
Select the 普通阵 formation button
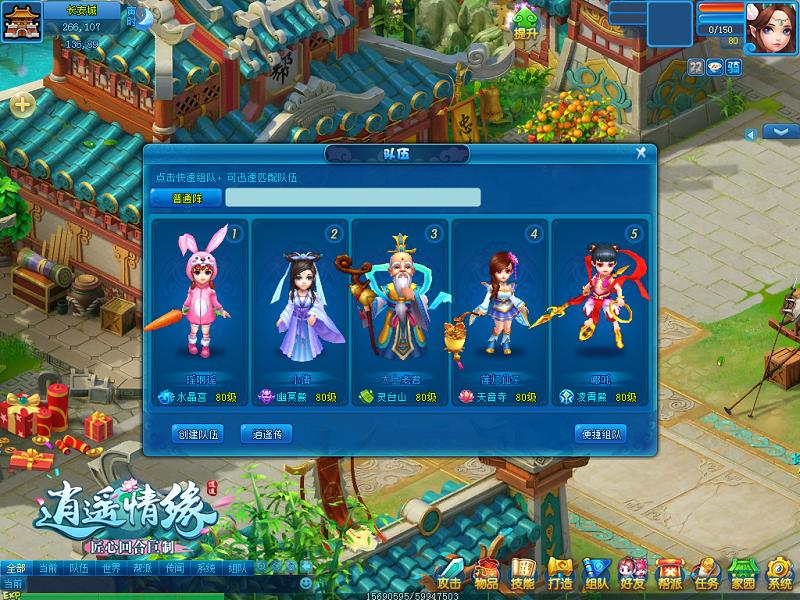coord(186,197)
